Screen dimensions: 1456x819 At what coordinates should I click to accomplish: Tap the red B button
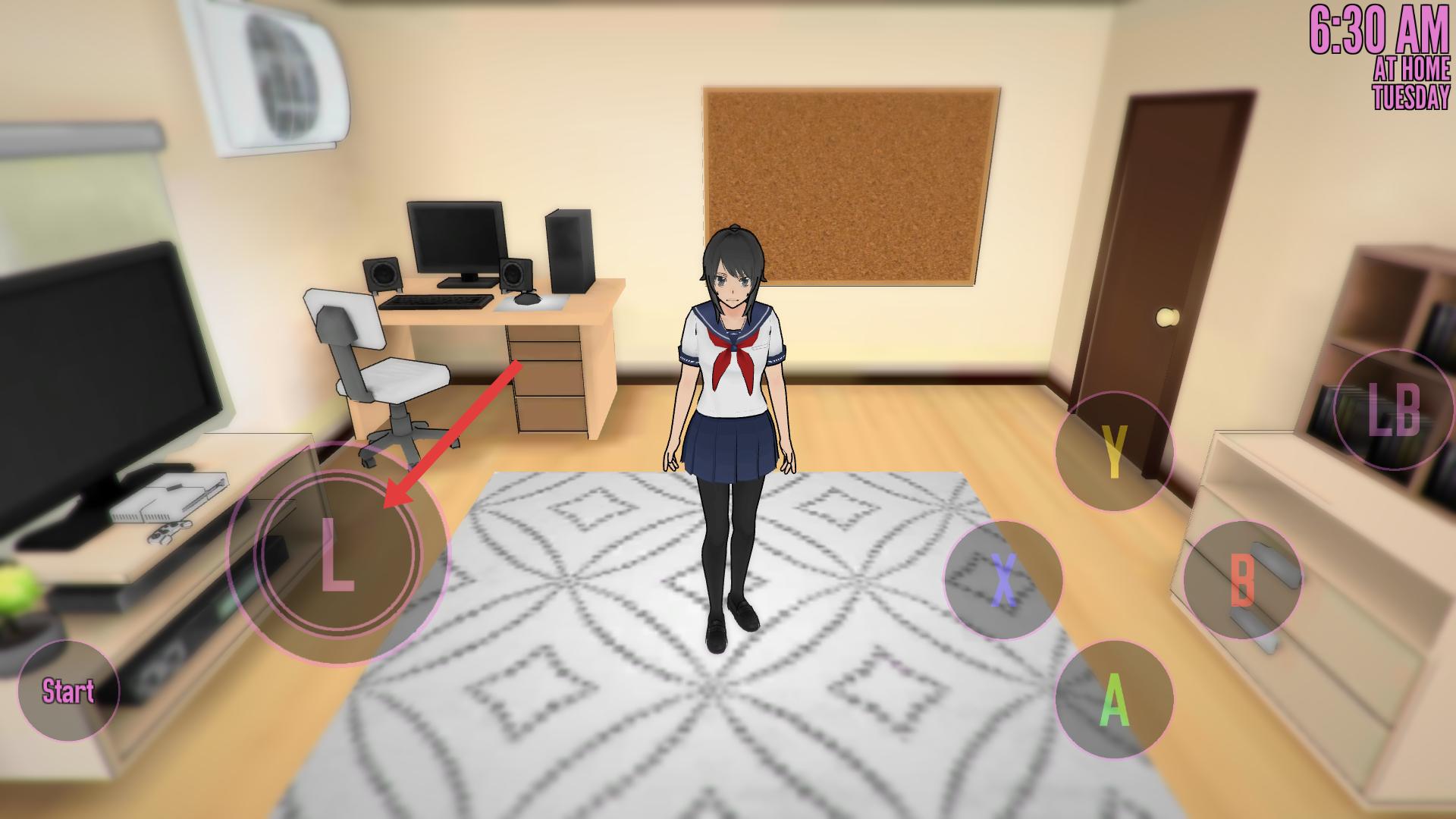[1242, 580]
